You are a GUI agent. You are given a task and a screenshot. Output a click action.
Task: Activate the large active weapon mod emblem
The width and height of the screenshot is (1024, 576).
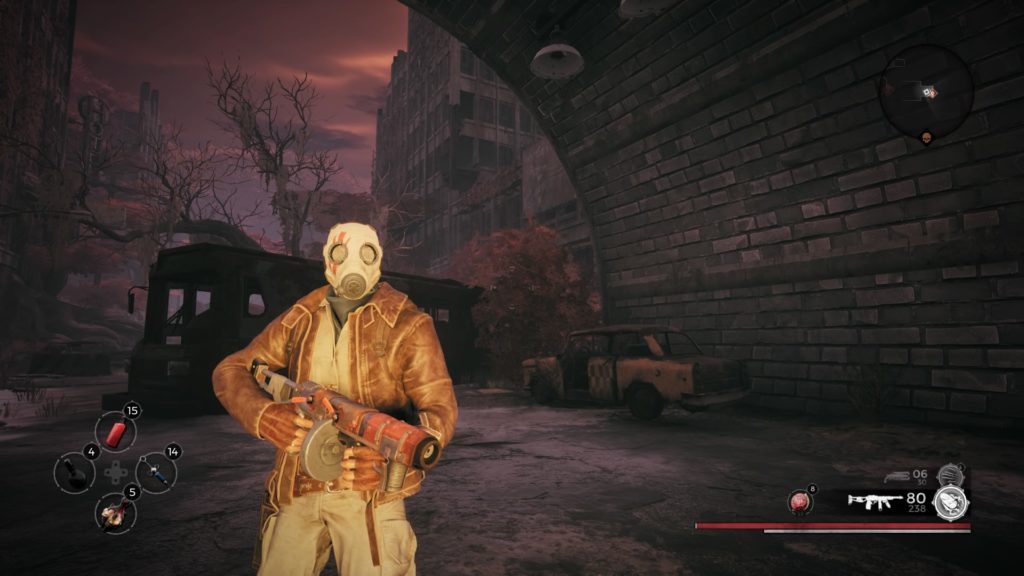tap(951, 502)
